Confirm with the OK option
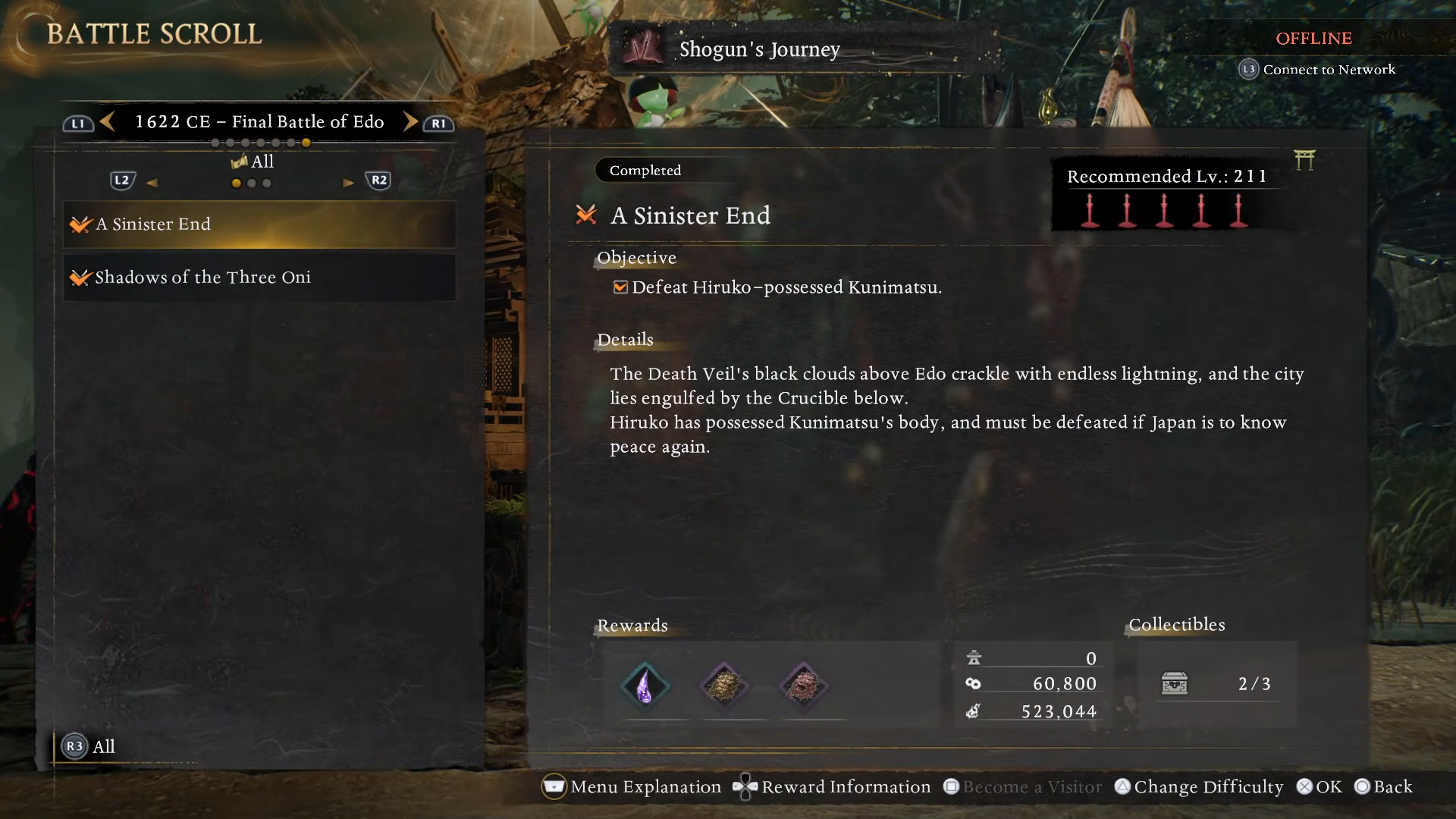The width and height of the screenshot is (1456, 819). 1319,787
